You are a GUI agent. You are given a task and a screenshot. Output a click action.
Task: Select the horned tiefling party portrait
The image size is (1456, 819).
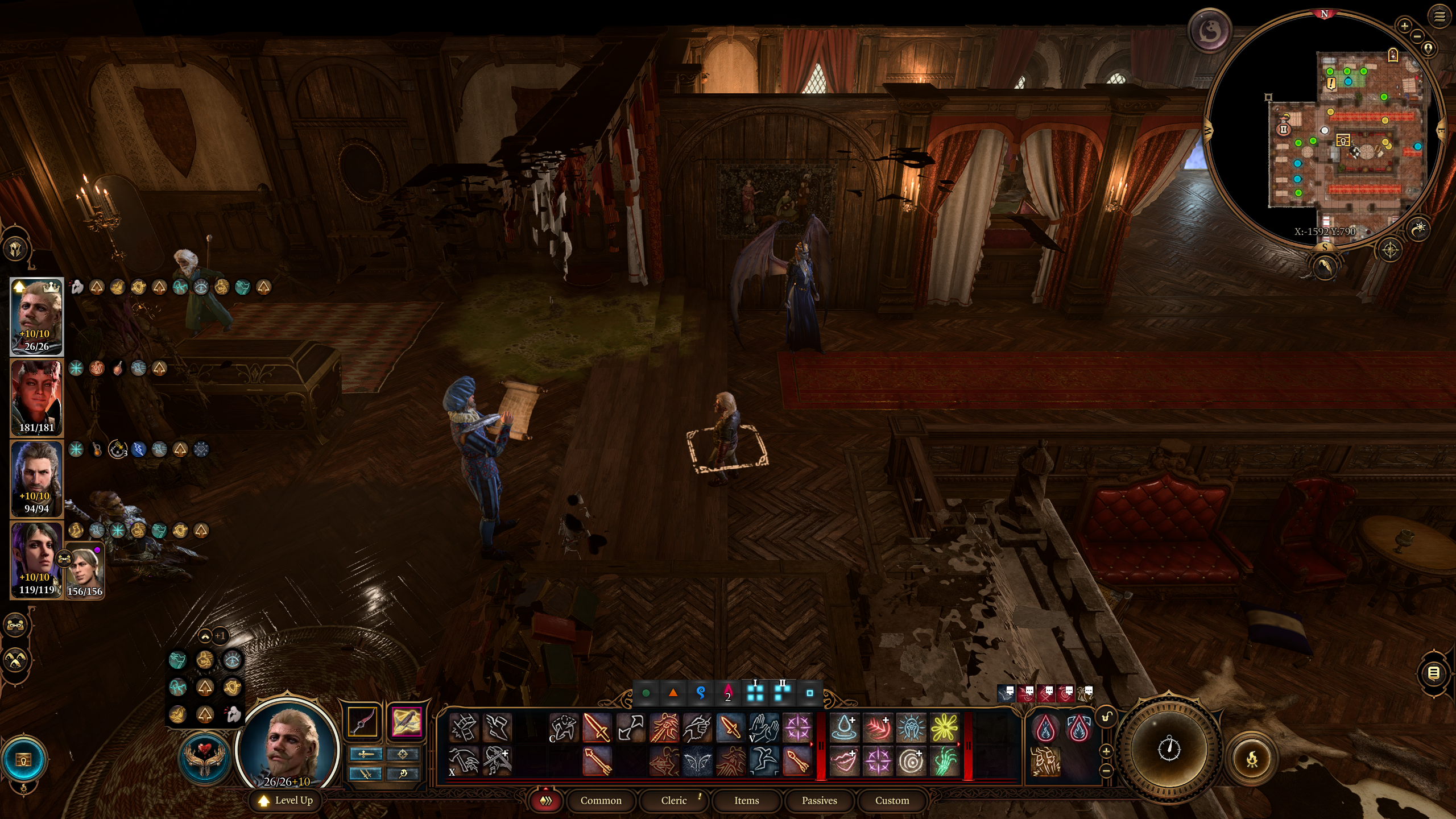(x=36, y=398)
